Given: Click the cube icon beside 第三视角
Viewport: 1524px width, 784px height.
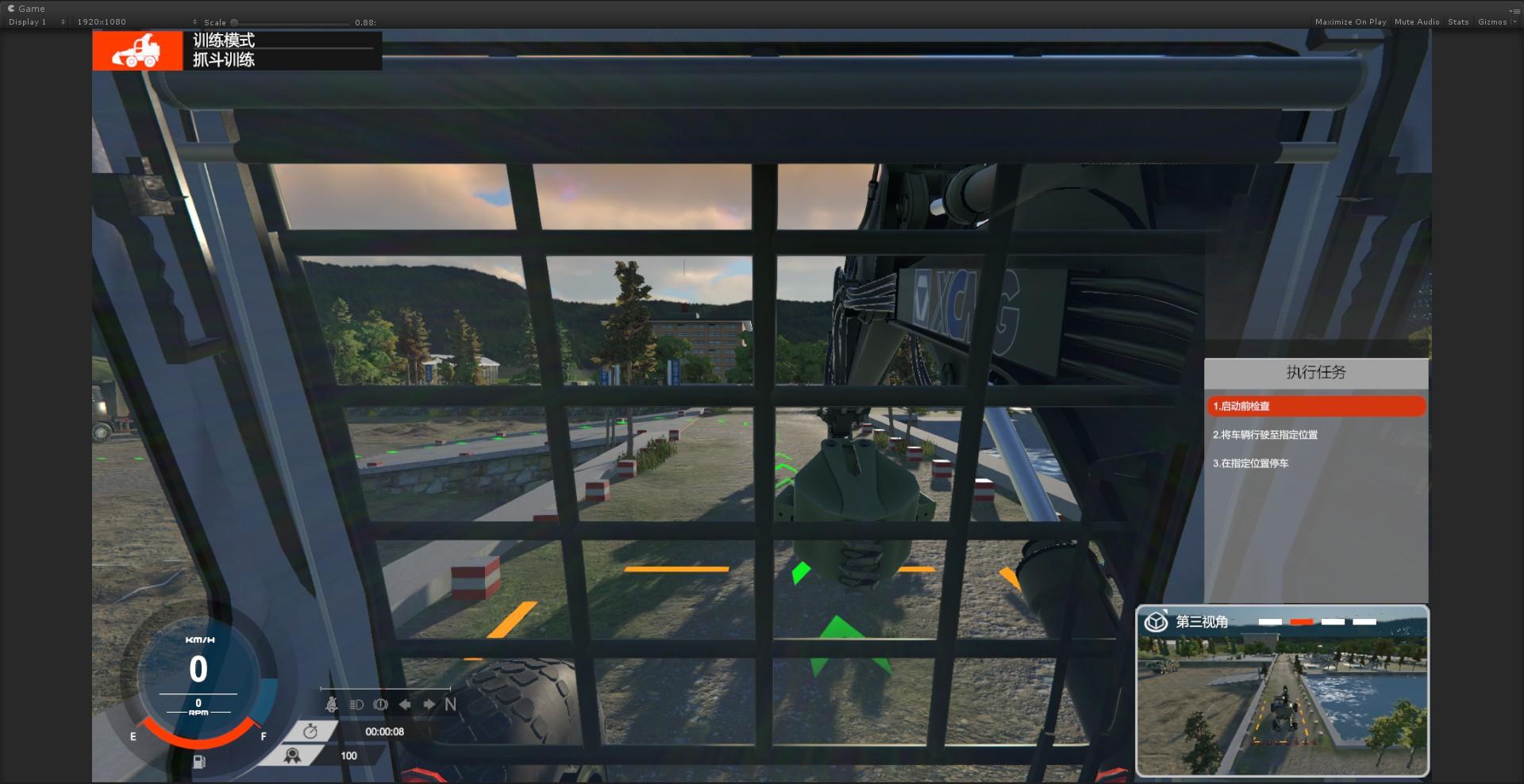Looking at the screenshot, I should click(1156, 621).
